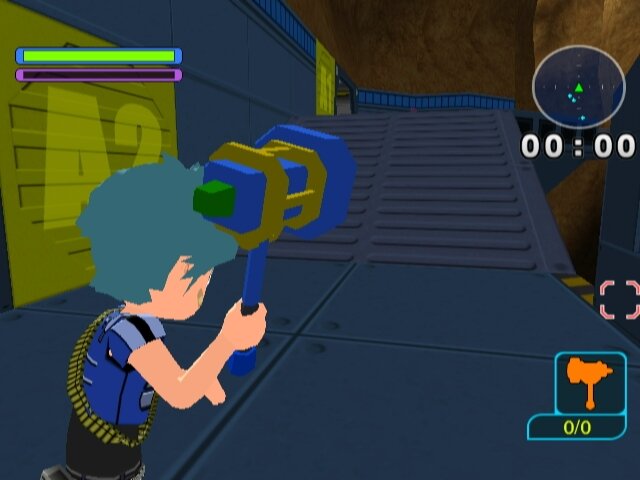Select the orange hammer weapon slot
The width and height of the screenshot is (640, 480).
[x=590, y=384]
